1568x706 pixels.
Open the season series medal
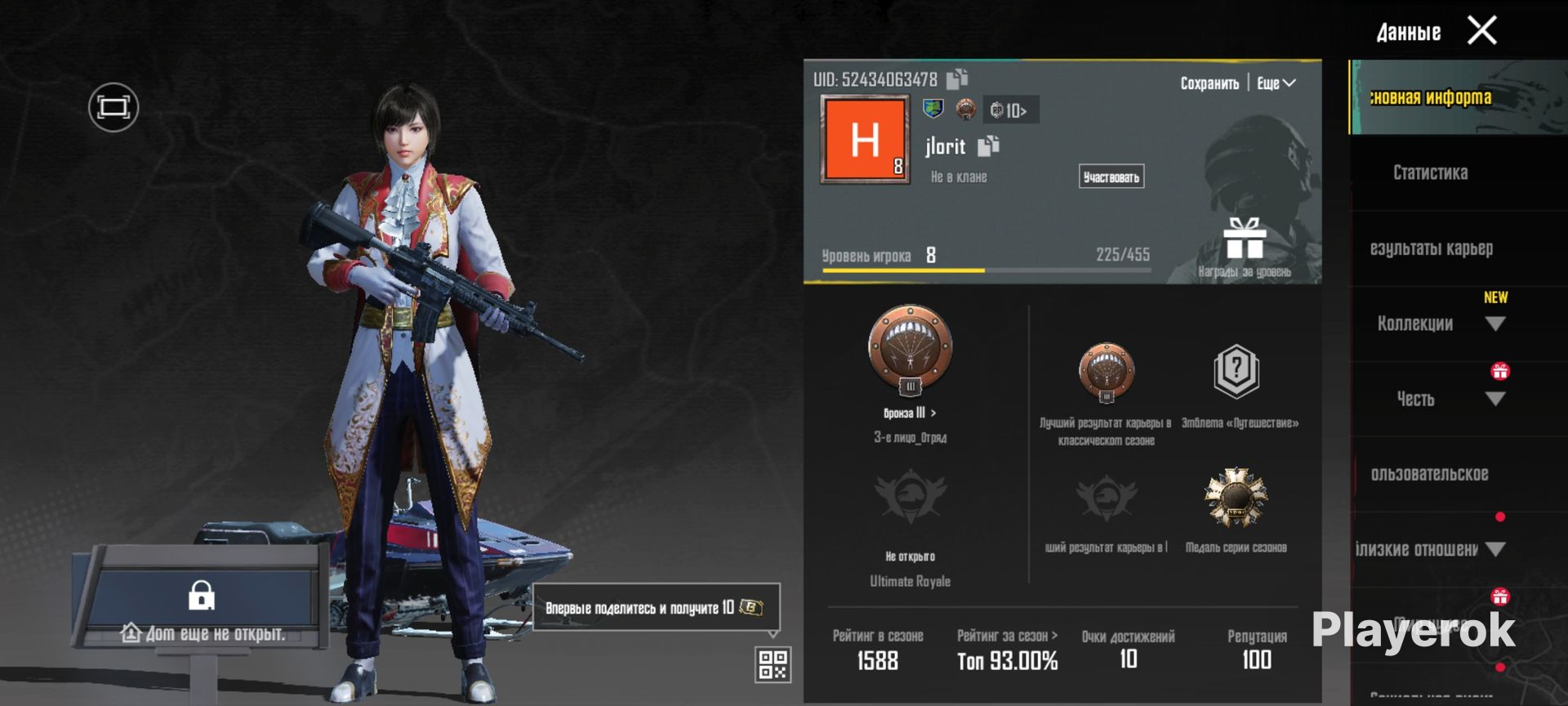pyautogui.click(x=1236, y=498)
